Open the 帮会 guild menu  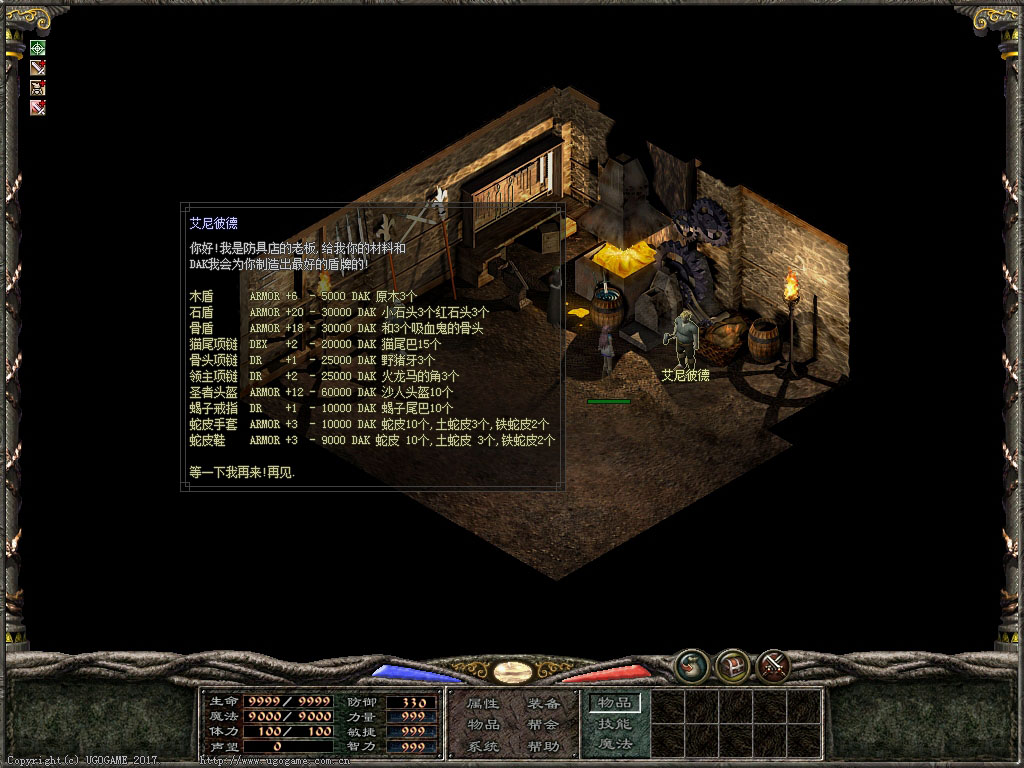point(543,725)
